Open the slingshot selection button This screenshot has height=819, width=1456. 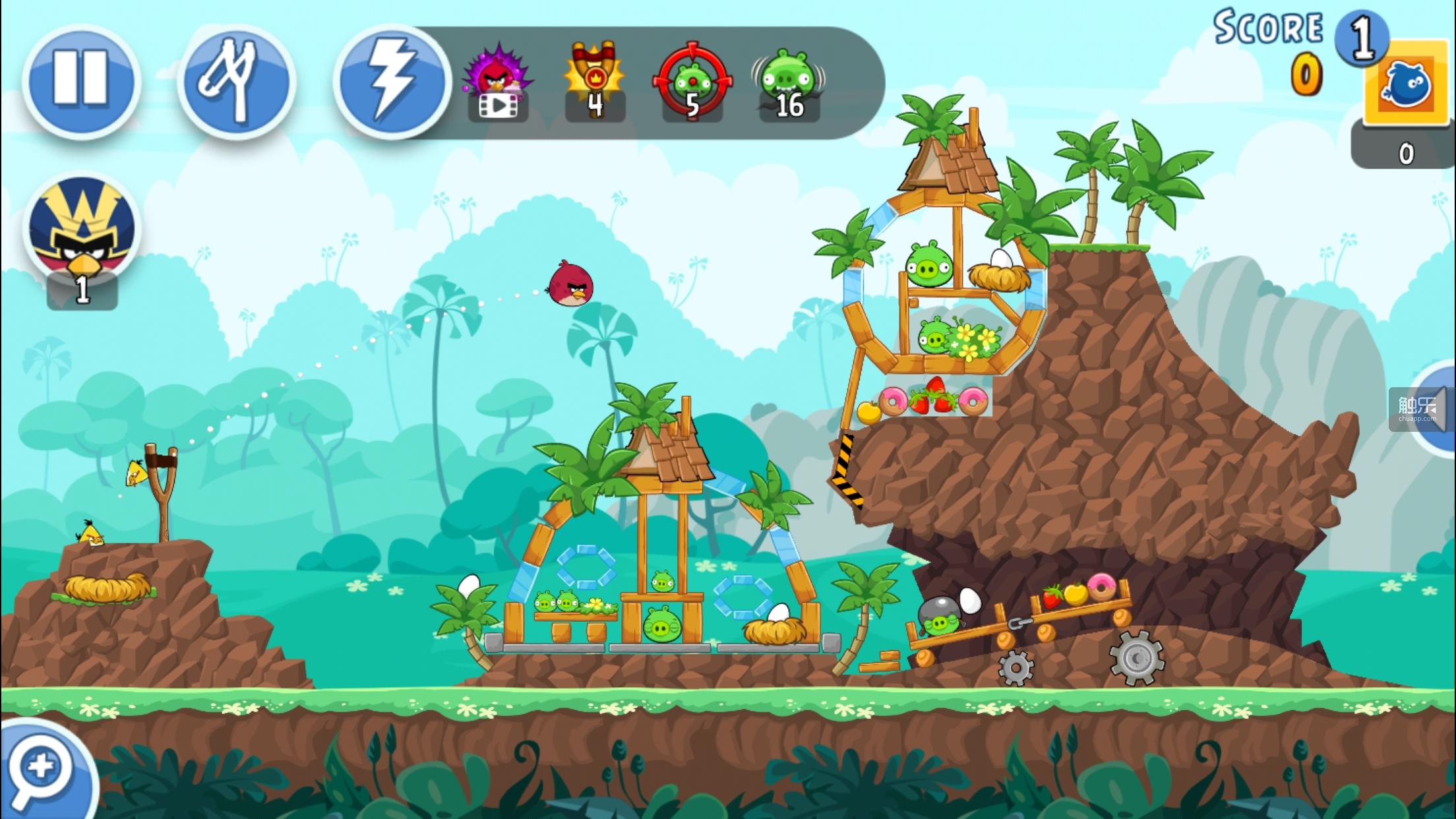(x=235, y=82)
